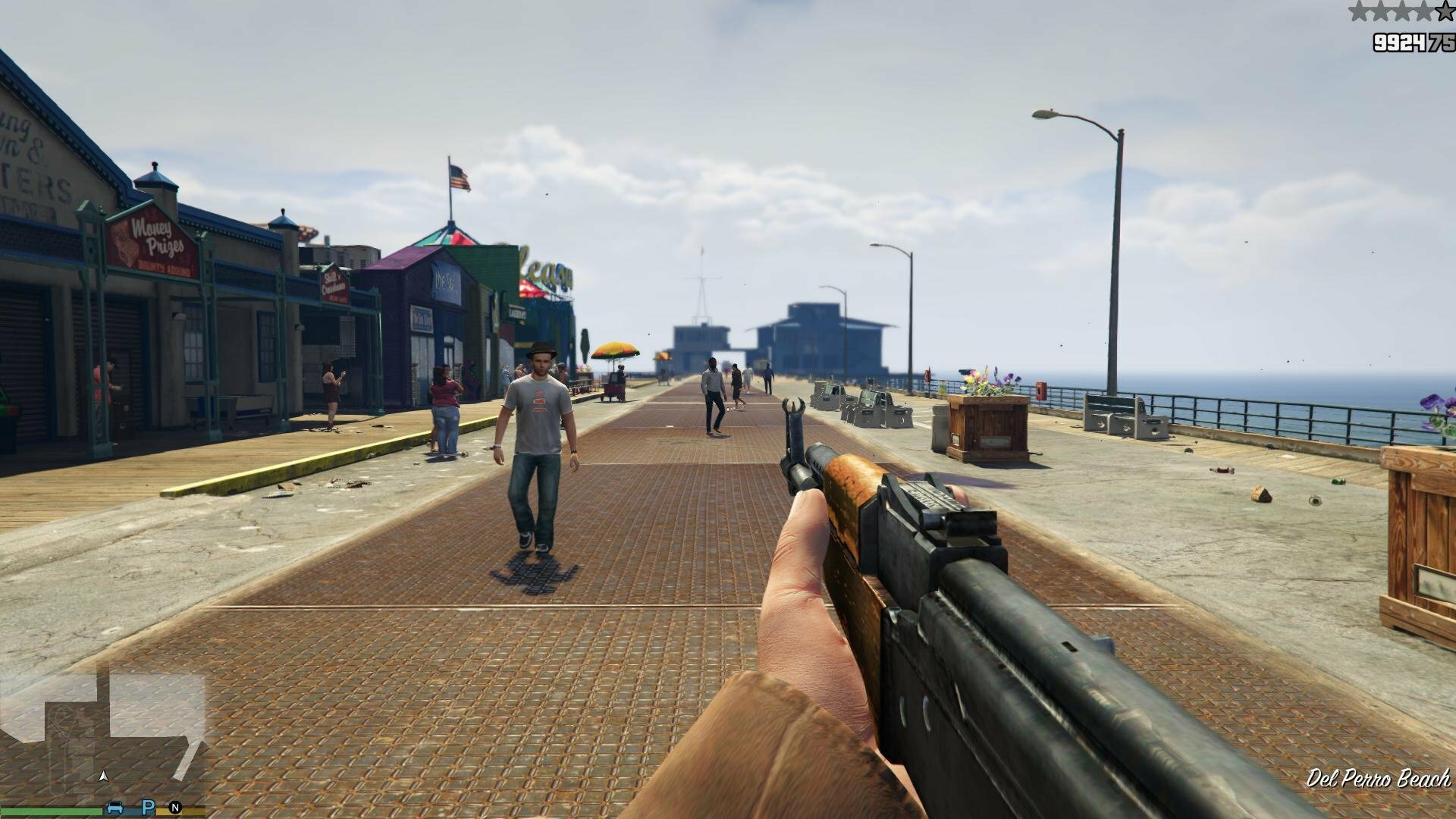Screen dimensions: 1456x819
Task: Click the blue P blip on minimap
Action: point(149,807)
